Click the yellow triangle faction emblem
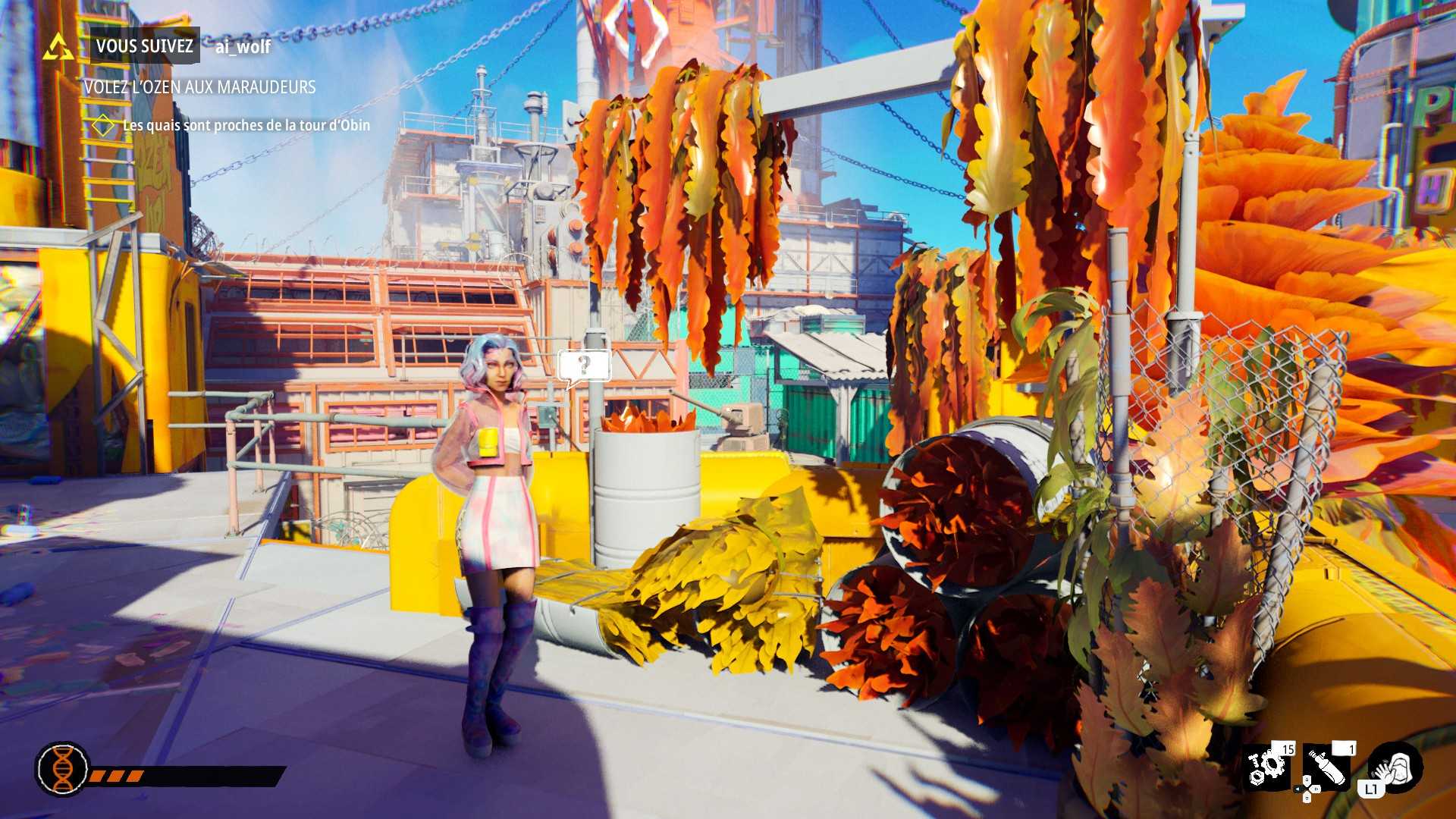 coord(58,47)
